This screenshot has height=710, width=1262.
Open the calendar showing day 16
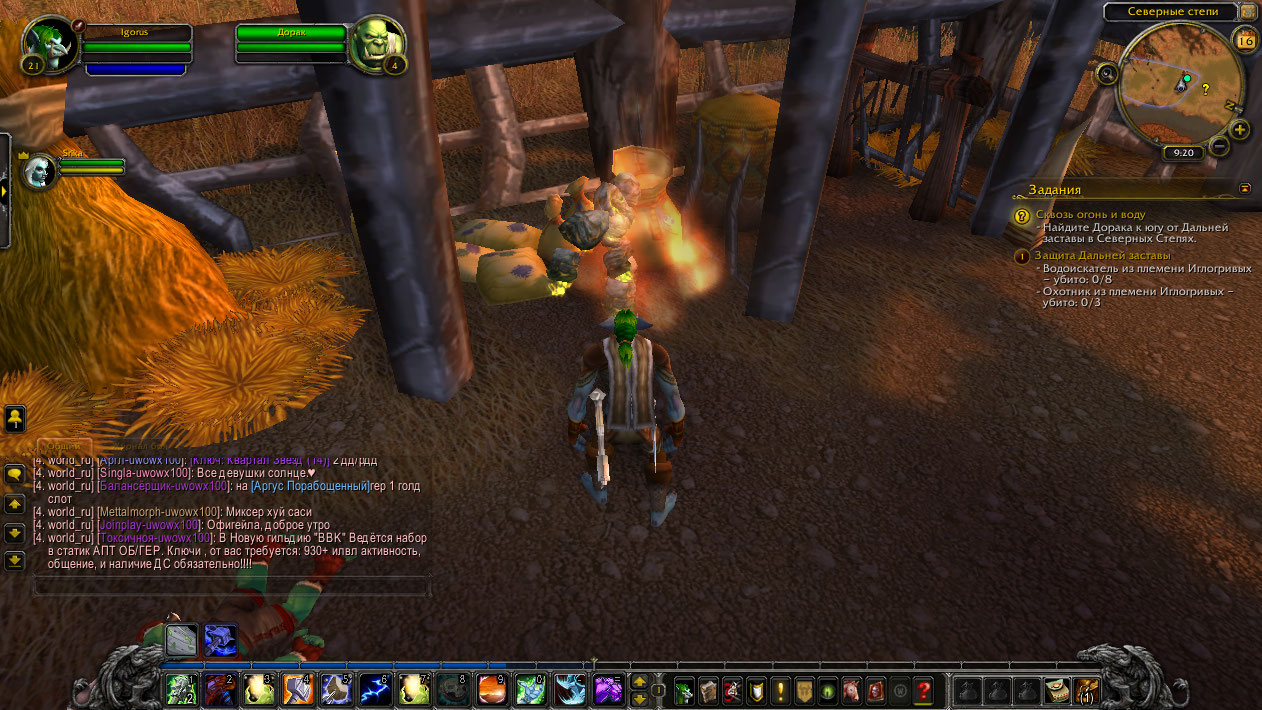pyautogui.click(x=1245, y=41)
